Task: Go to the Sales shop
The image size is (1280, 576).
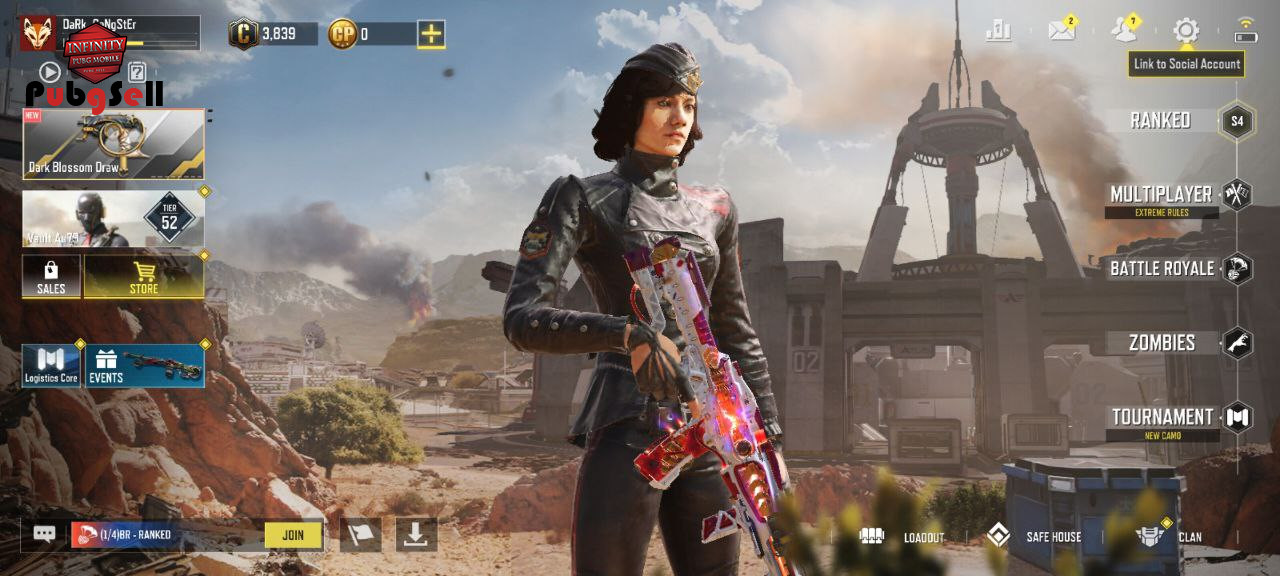Action: (51, 277)
